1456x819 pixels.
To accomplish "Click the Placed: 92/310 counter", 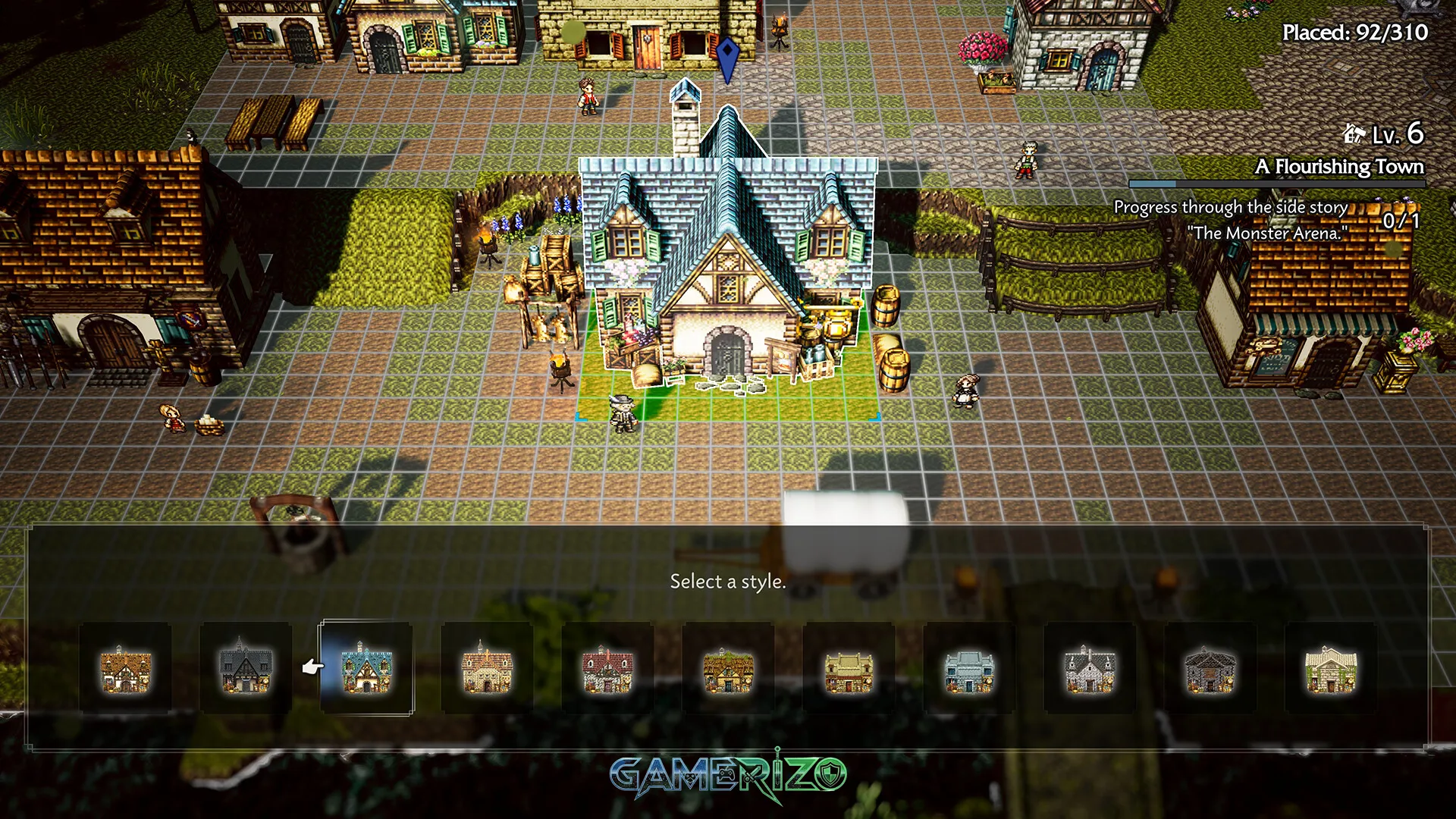I will click(1354, 33).
